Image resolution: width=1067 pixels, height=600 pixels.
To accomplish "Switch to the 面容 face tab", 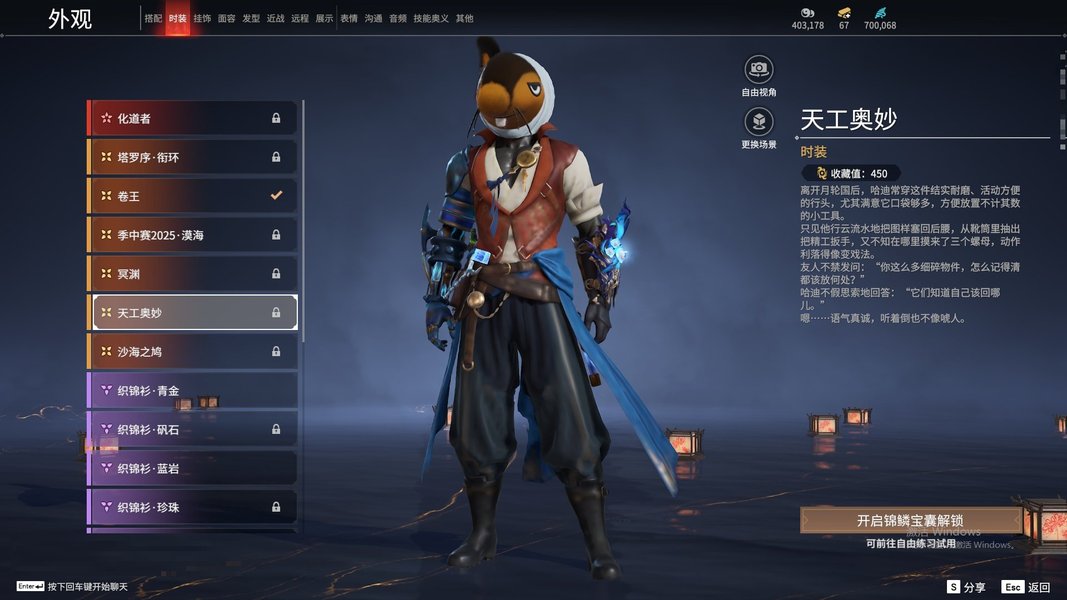I will coord(227,18).
